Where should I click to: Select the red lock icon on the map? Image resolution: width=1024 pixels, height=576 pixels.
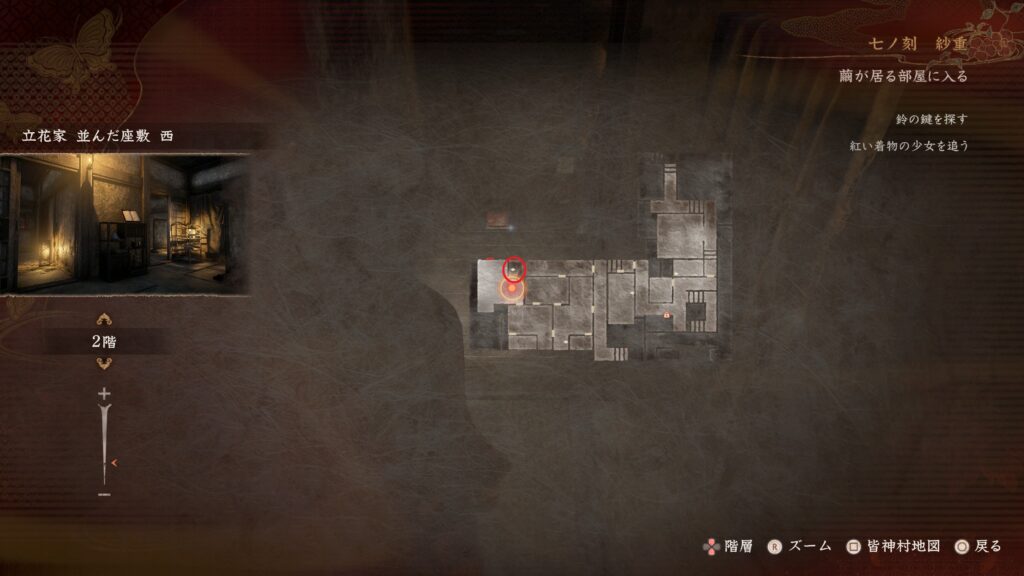pyautogui.click(x=667, y=315)
